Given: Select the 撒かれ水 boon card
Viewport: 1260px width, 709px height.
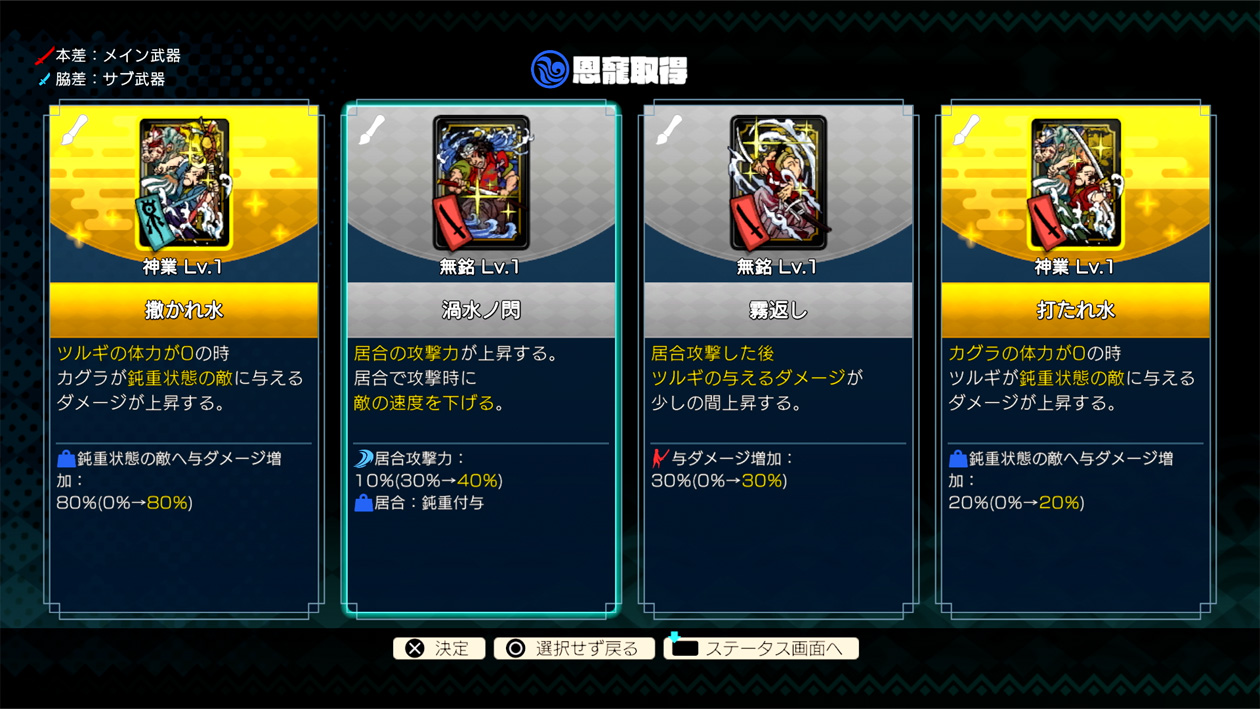Looking at the screenshot, I should [x=184, y=360].
